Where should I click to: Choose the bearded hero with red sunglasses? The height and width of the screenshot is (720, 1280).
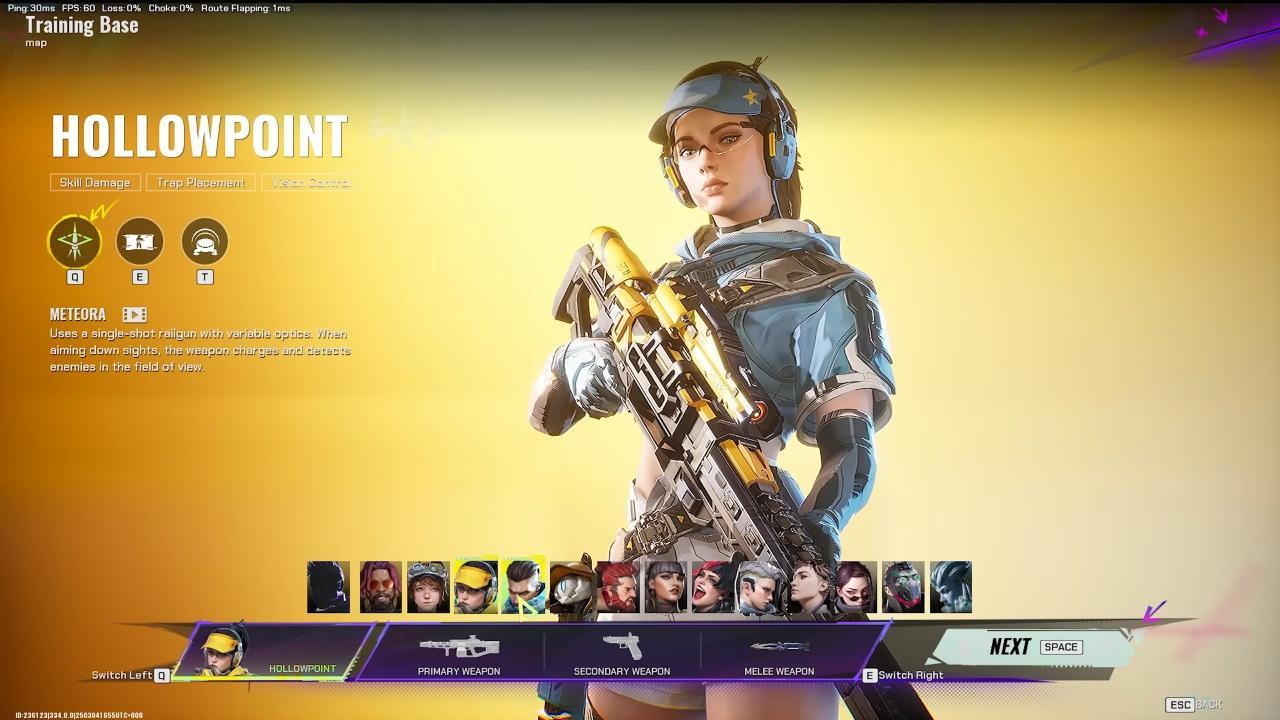point(380,587)
